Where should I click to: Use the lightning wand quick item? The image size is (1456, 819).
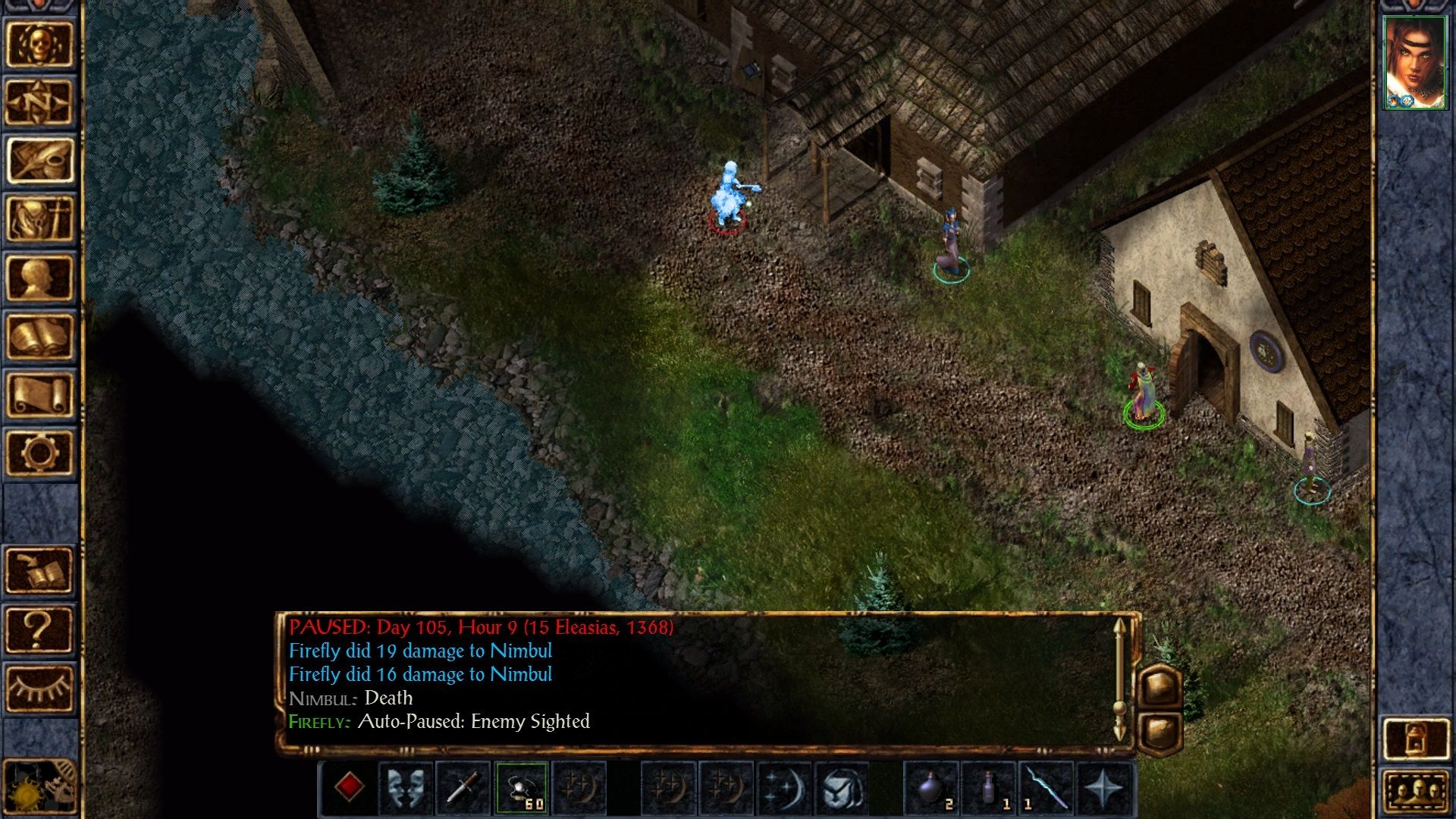click(1046, 787)
